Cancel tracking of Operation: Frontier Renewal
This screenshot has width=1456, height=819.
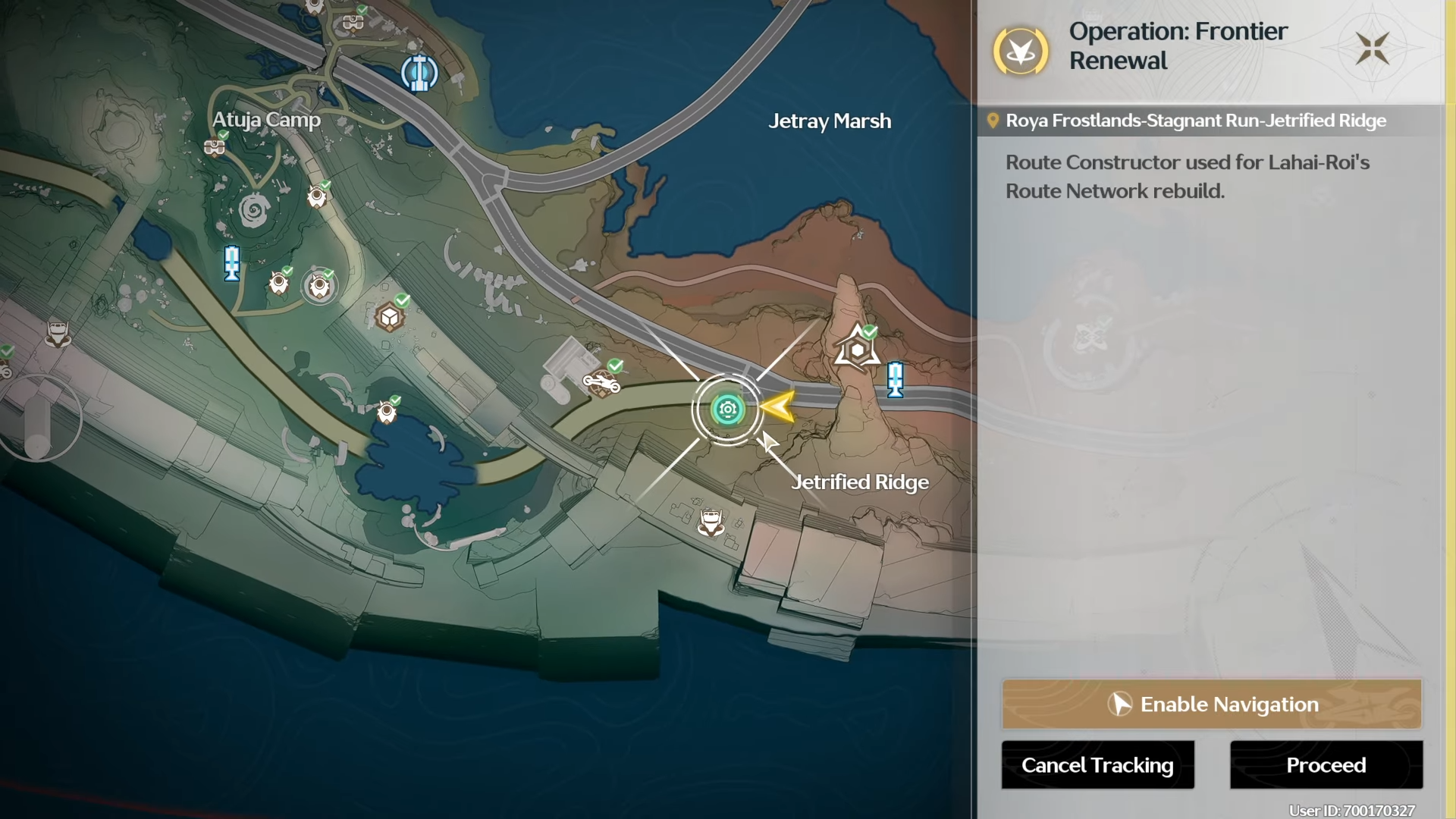(x=1097, y=765)
